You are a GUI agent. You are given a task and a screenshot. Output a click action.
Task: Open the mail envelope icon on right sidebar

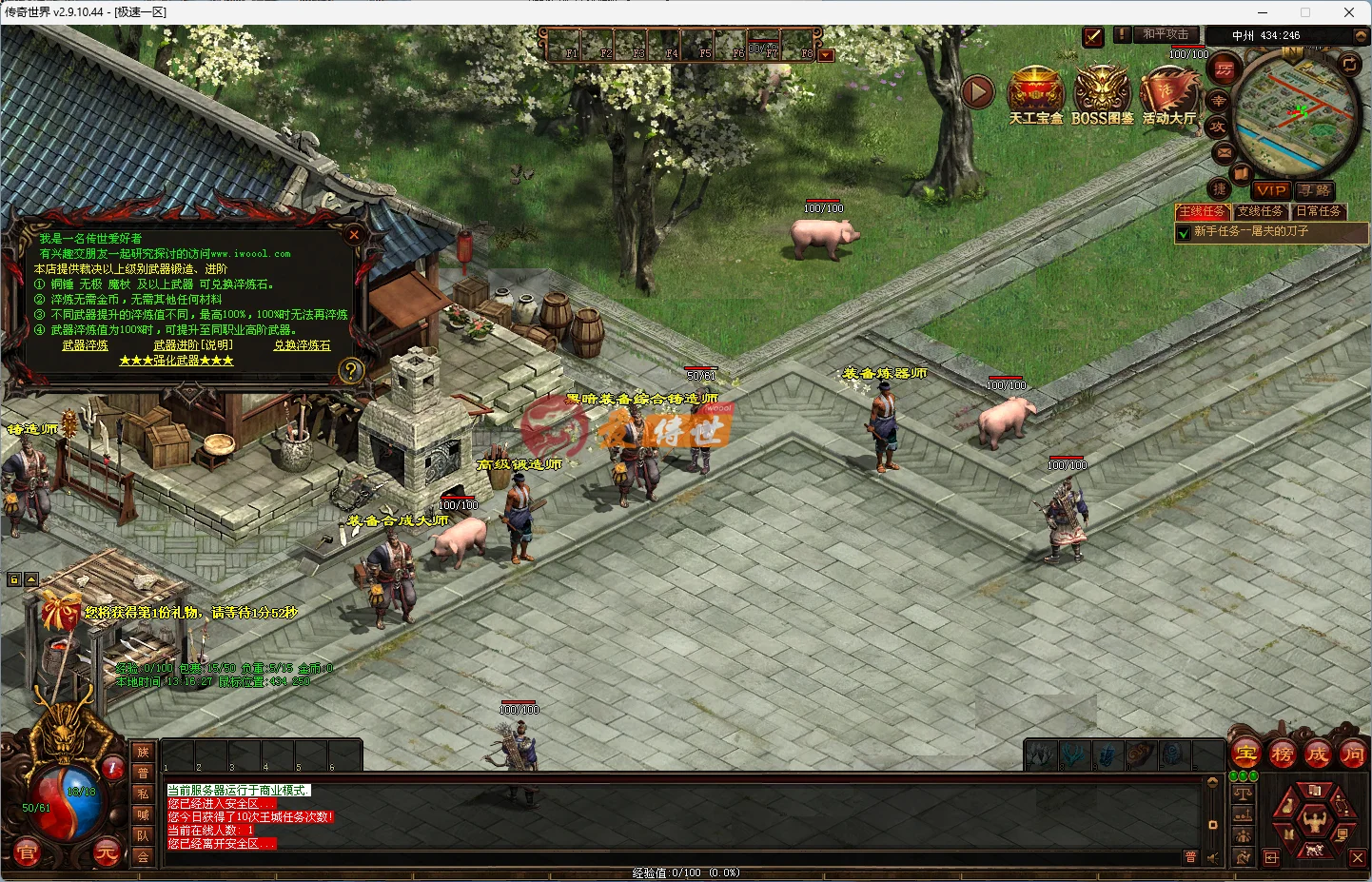[x=1224, y=153]
